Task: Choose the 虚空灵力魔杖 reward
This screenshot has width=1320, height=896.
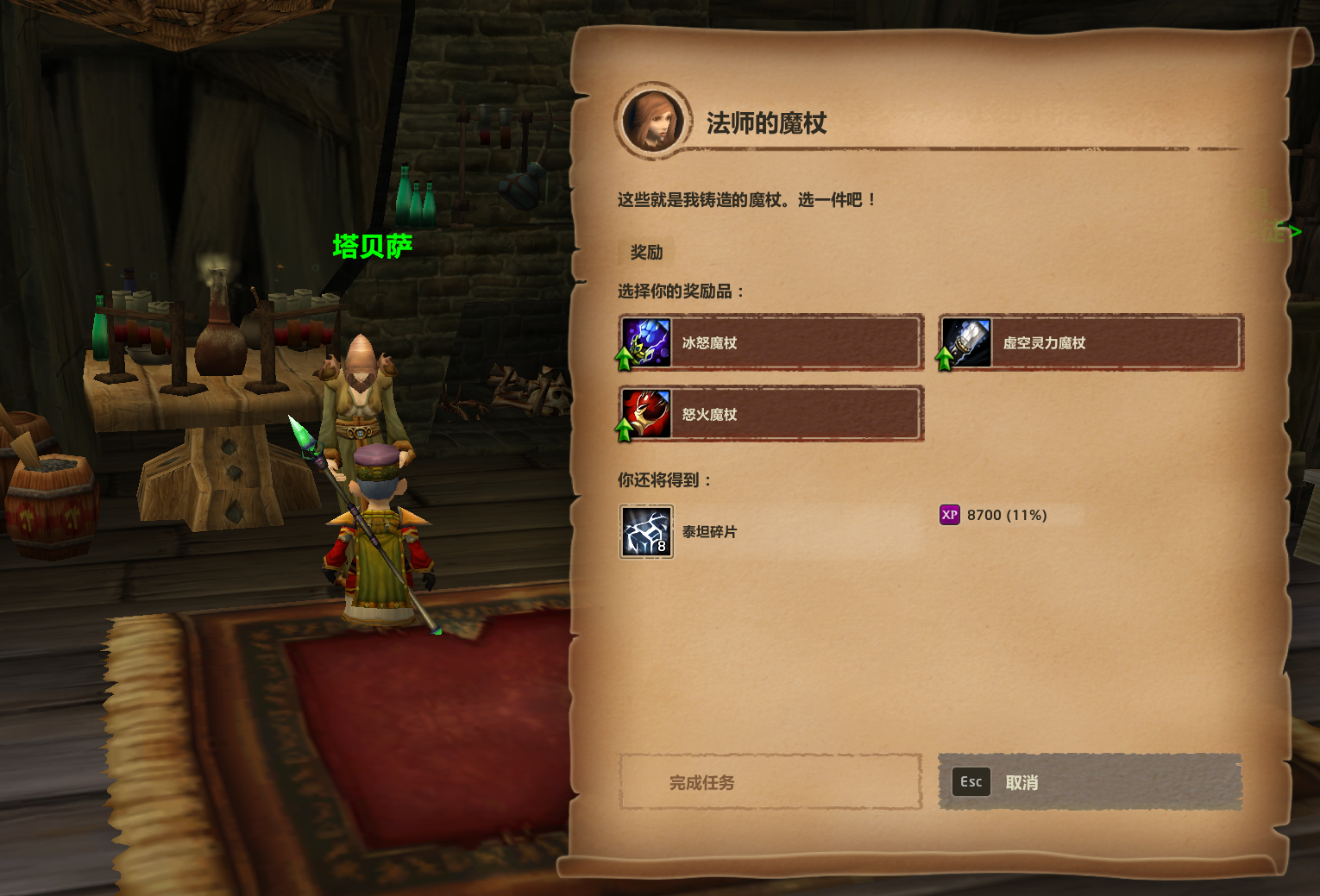Action: coord(1091,343)
